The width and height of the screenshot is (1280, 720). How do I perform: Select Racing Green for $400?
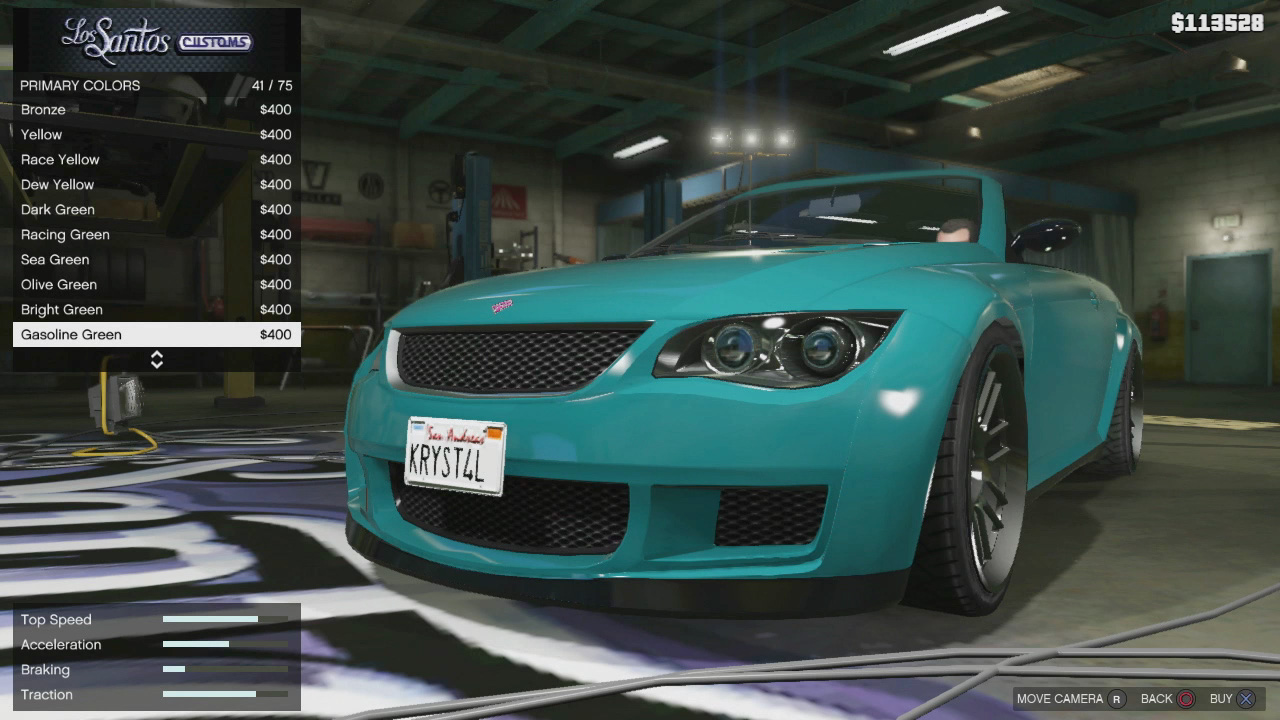click(156, 235)
